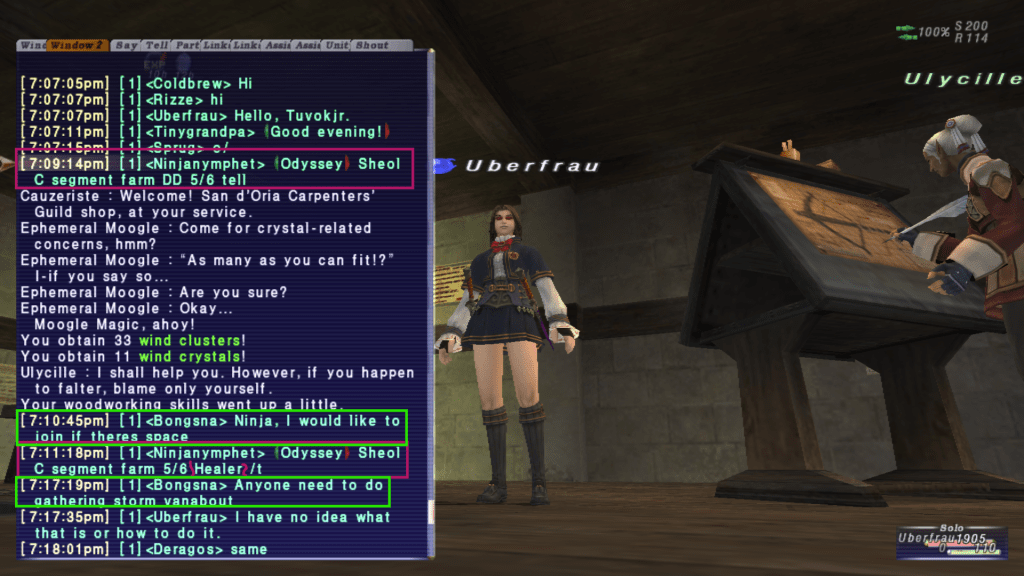Viewport: 1024px width, 576px height.
Task: Open the Say chat tab
Action: (x=126, y=45)
